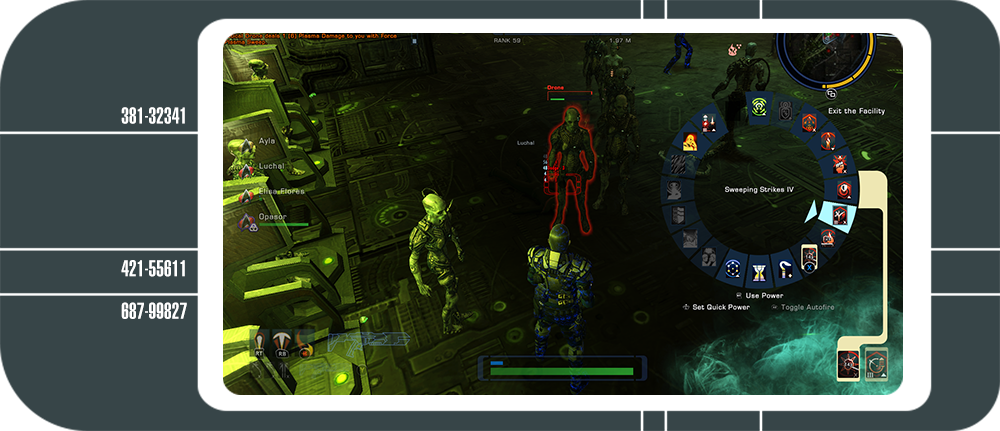Select the red-framed tray card at bottom right
This screenshot has height=431, width=1000.
pos(848,364)
